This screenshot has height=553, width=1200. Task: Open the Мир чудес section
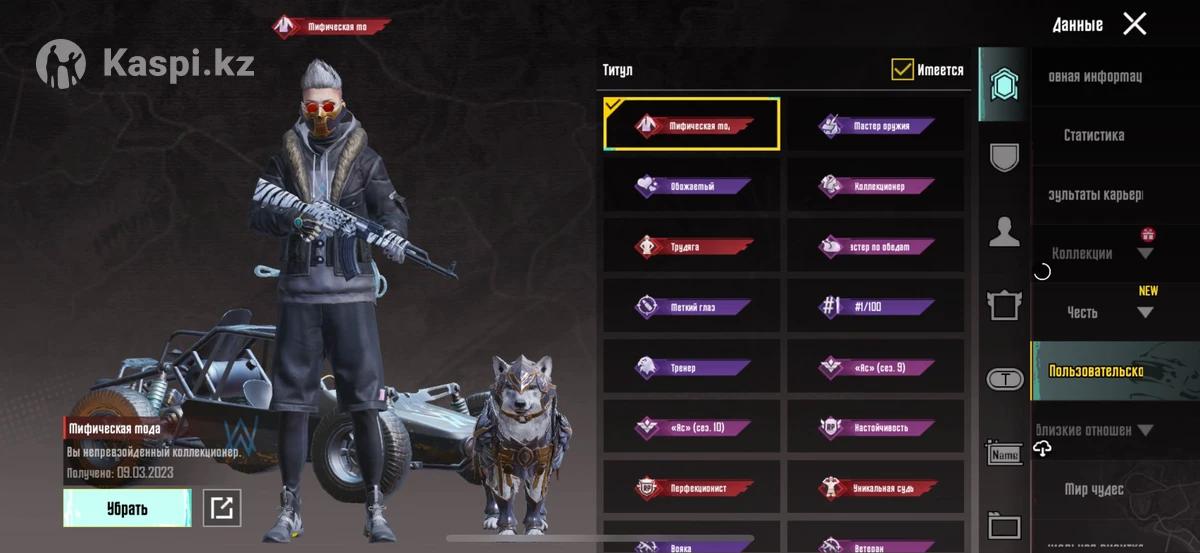click(1093, 489)
